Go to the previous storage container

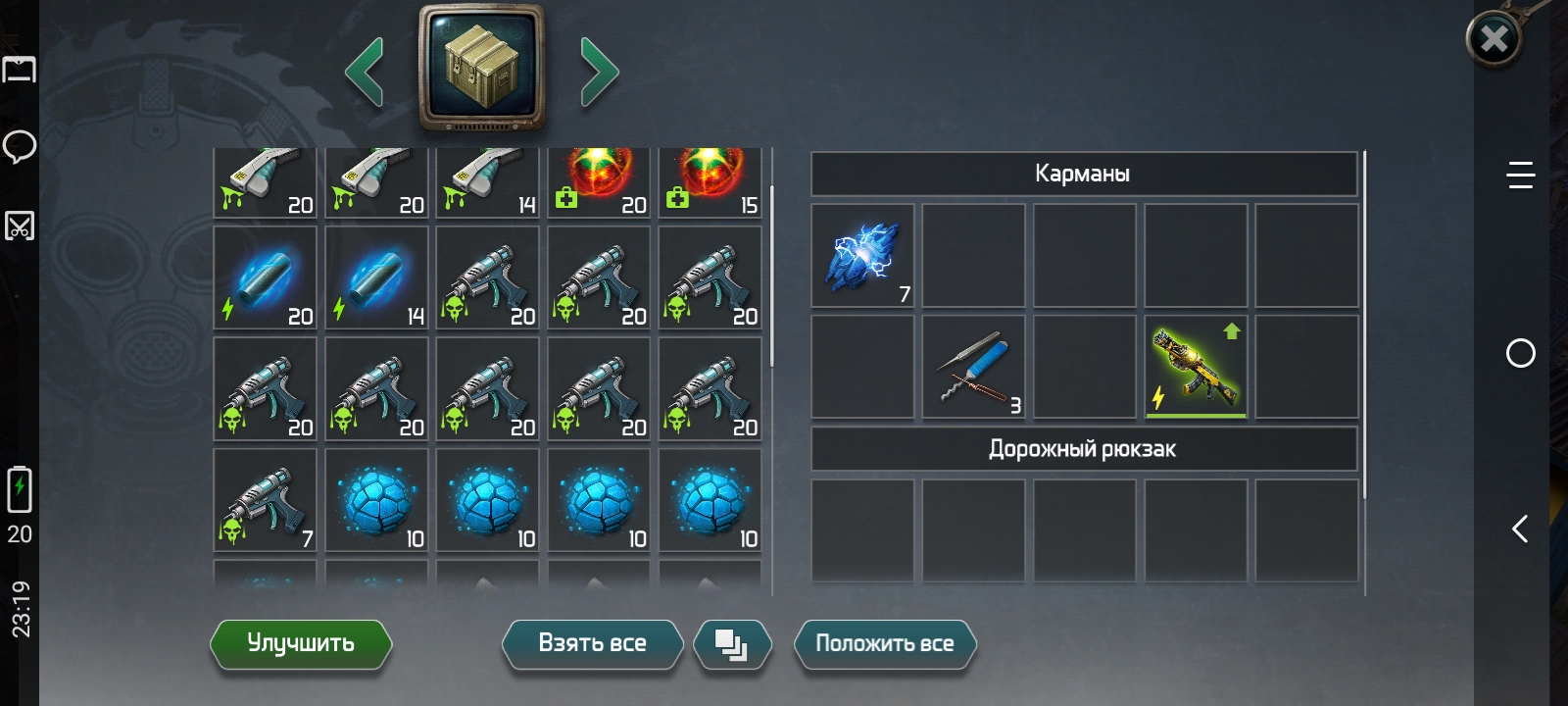(x=365, y=72)
